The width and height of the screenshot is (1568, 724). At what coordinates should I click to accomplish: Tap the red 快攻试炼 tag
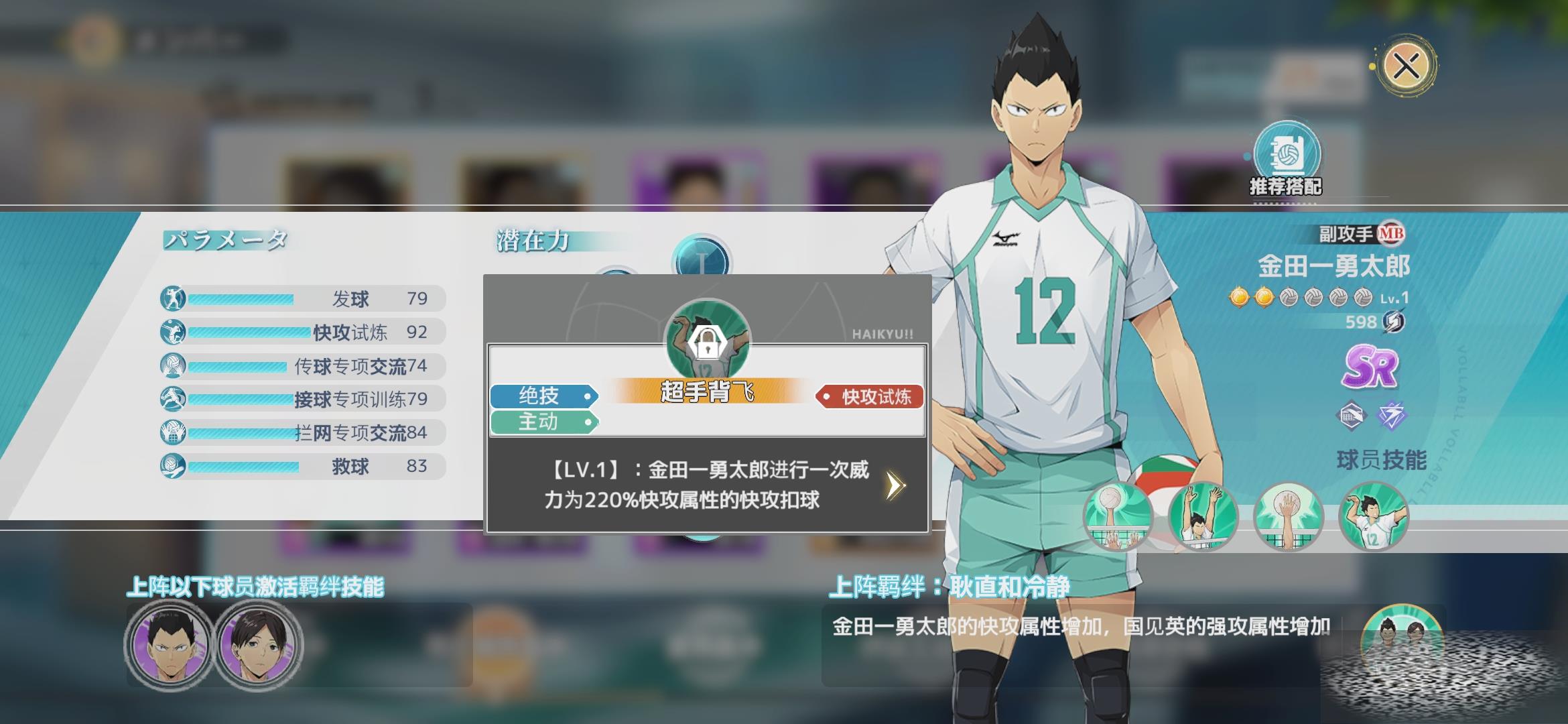tap(870, 397)
